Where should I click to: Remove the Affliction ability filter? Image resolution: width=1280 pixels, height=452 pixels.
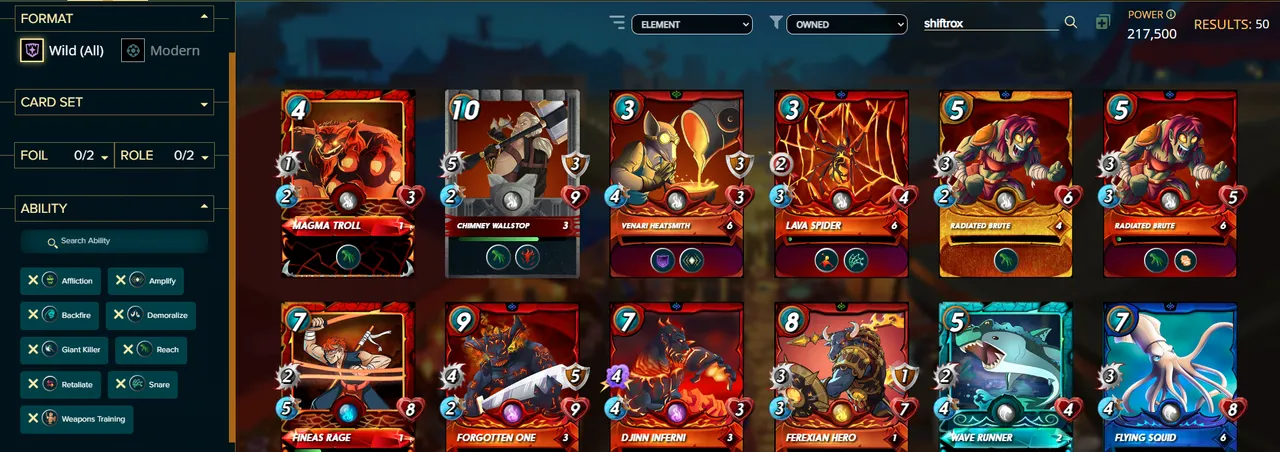click(x=33, y=281)
